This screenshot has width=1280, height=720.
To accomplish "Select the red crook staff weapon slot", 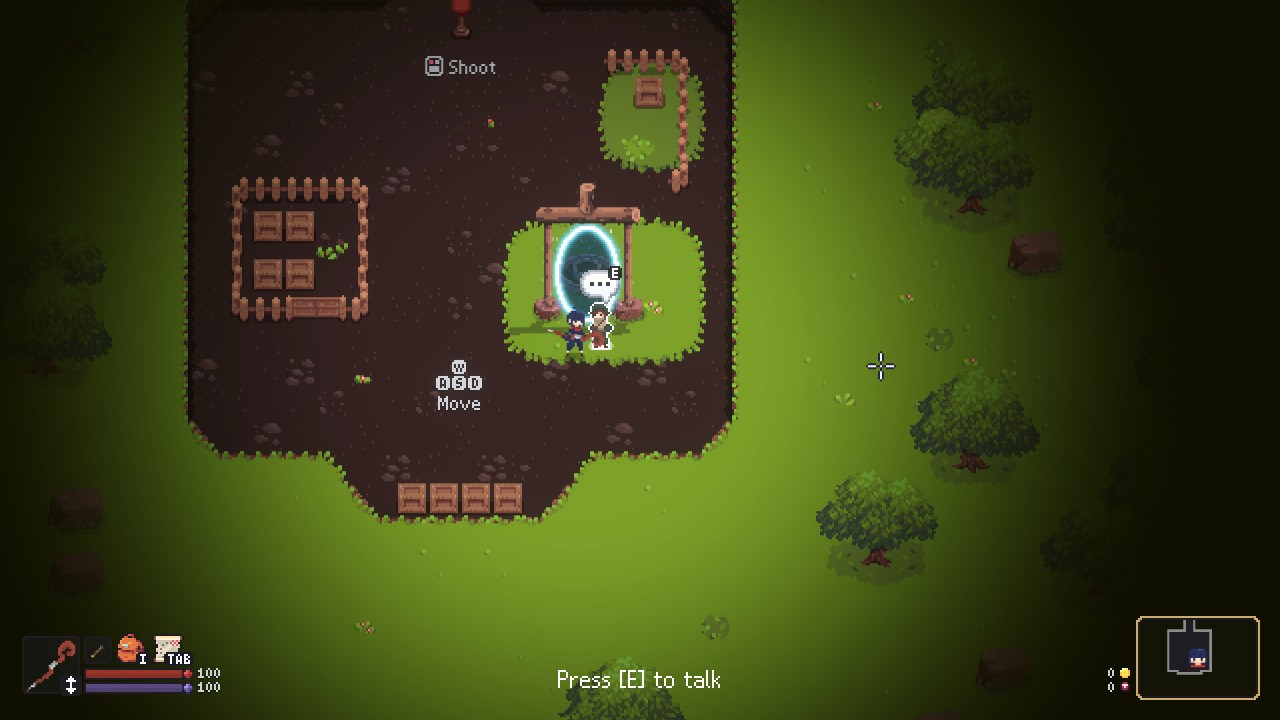I will (50, 663).
